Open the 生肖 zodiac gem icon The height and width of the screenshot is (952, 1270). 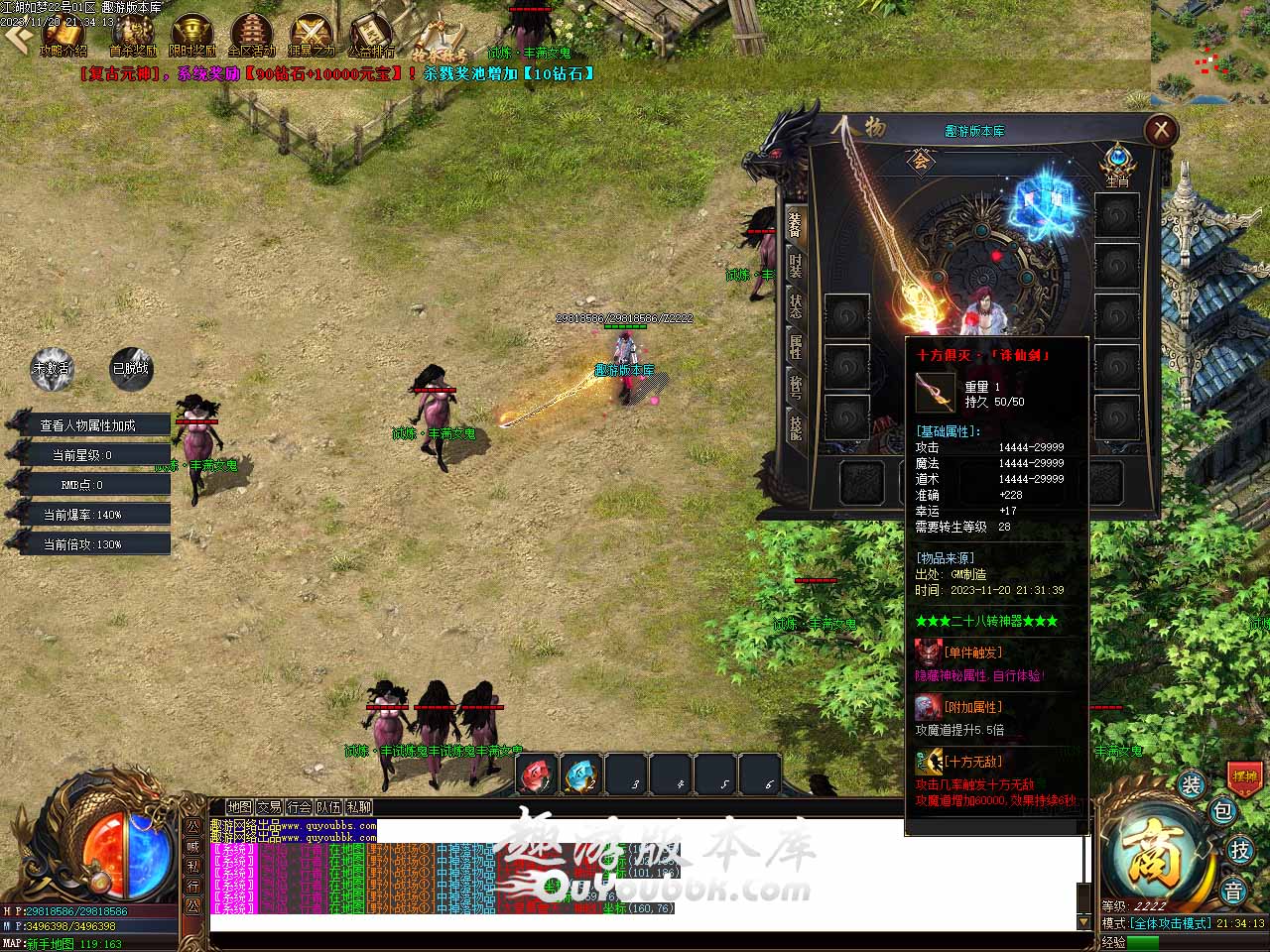[x=1117, y=161]
